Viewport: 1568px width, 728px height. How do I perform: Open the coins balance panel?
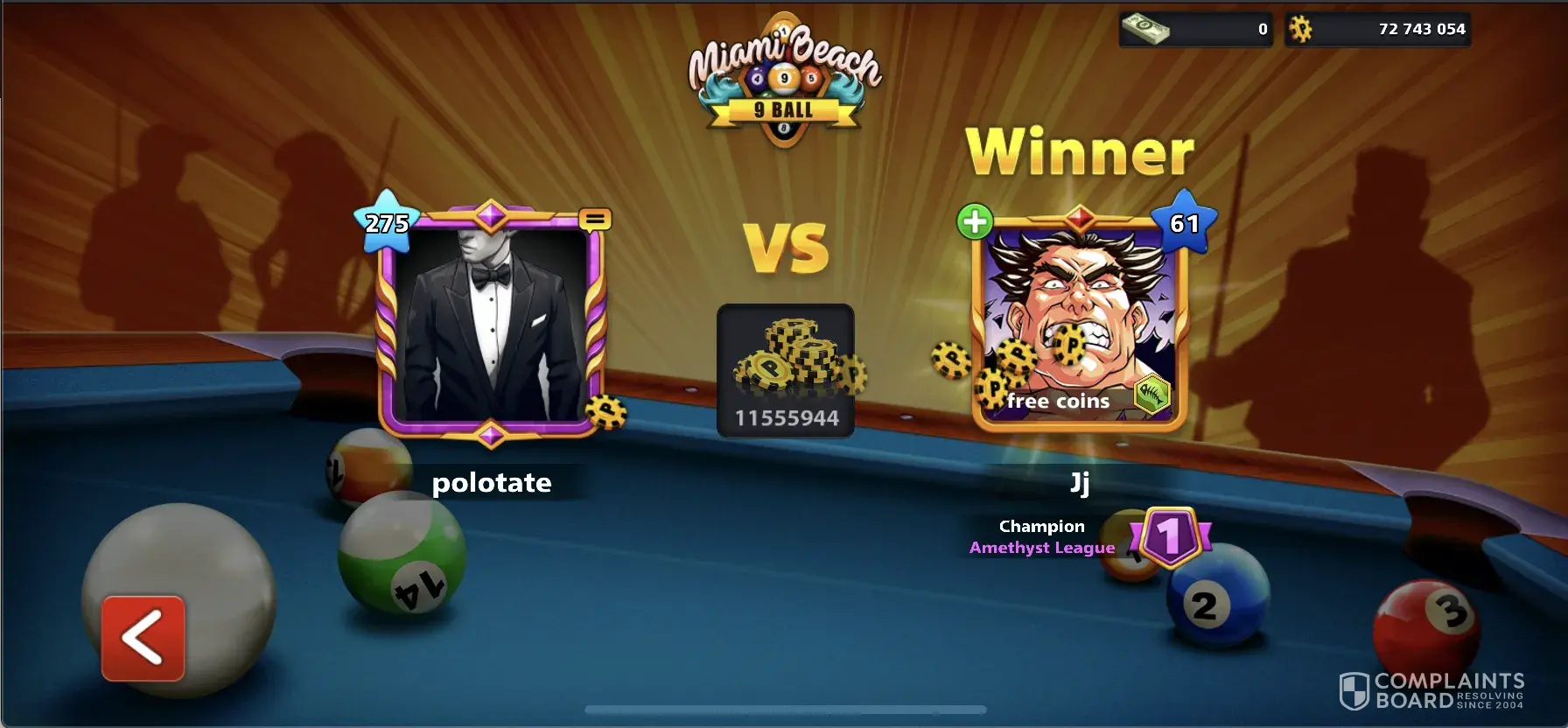[1377, 29]
